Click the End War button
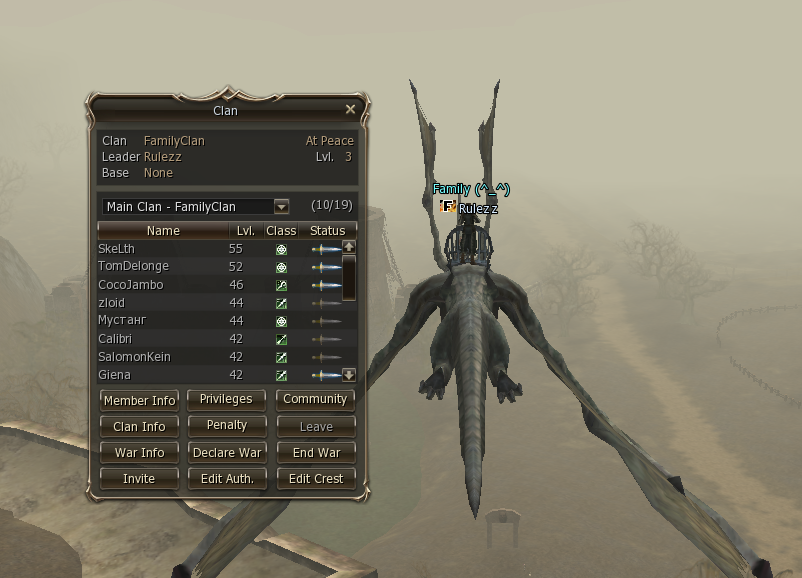Image resolution: width=802 pixels, height=578 pixels. click(316, 452)
